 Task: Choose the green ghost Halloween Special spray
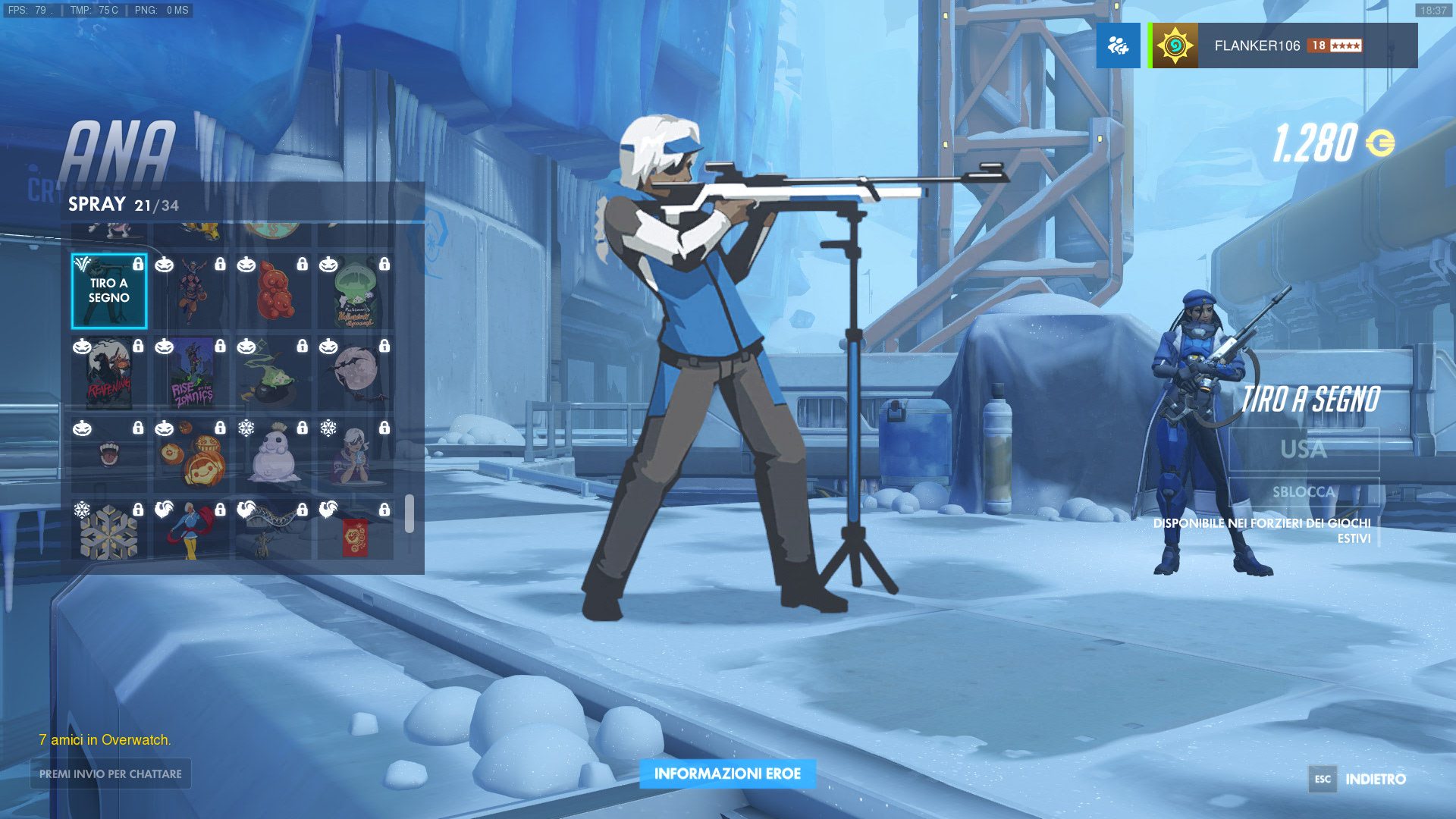(356, 291)
